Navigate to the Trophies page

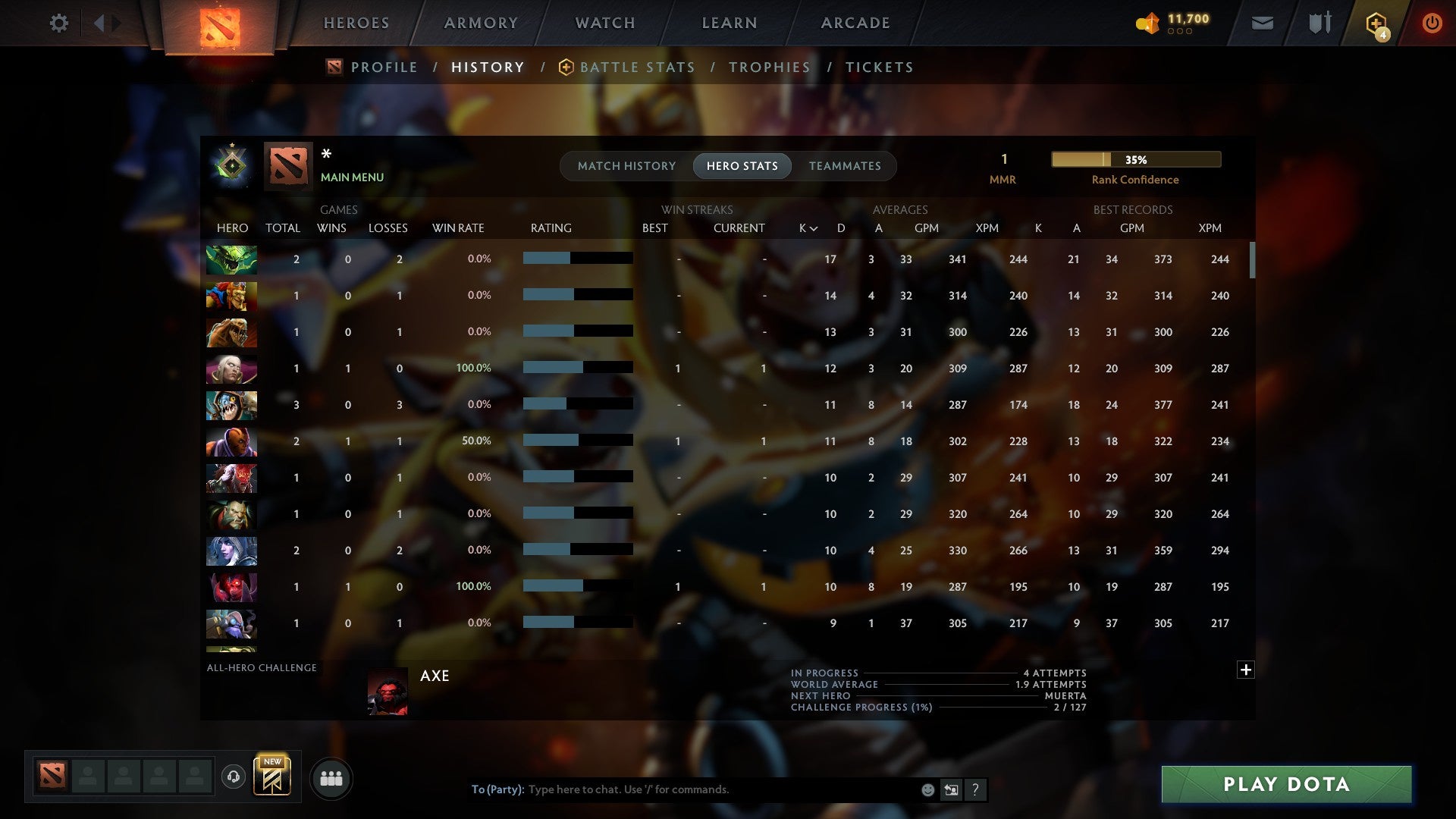[769, 67]
